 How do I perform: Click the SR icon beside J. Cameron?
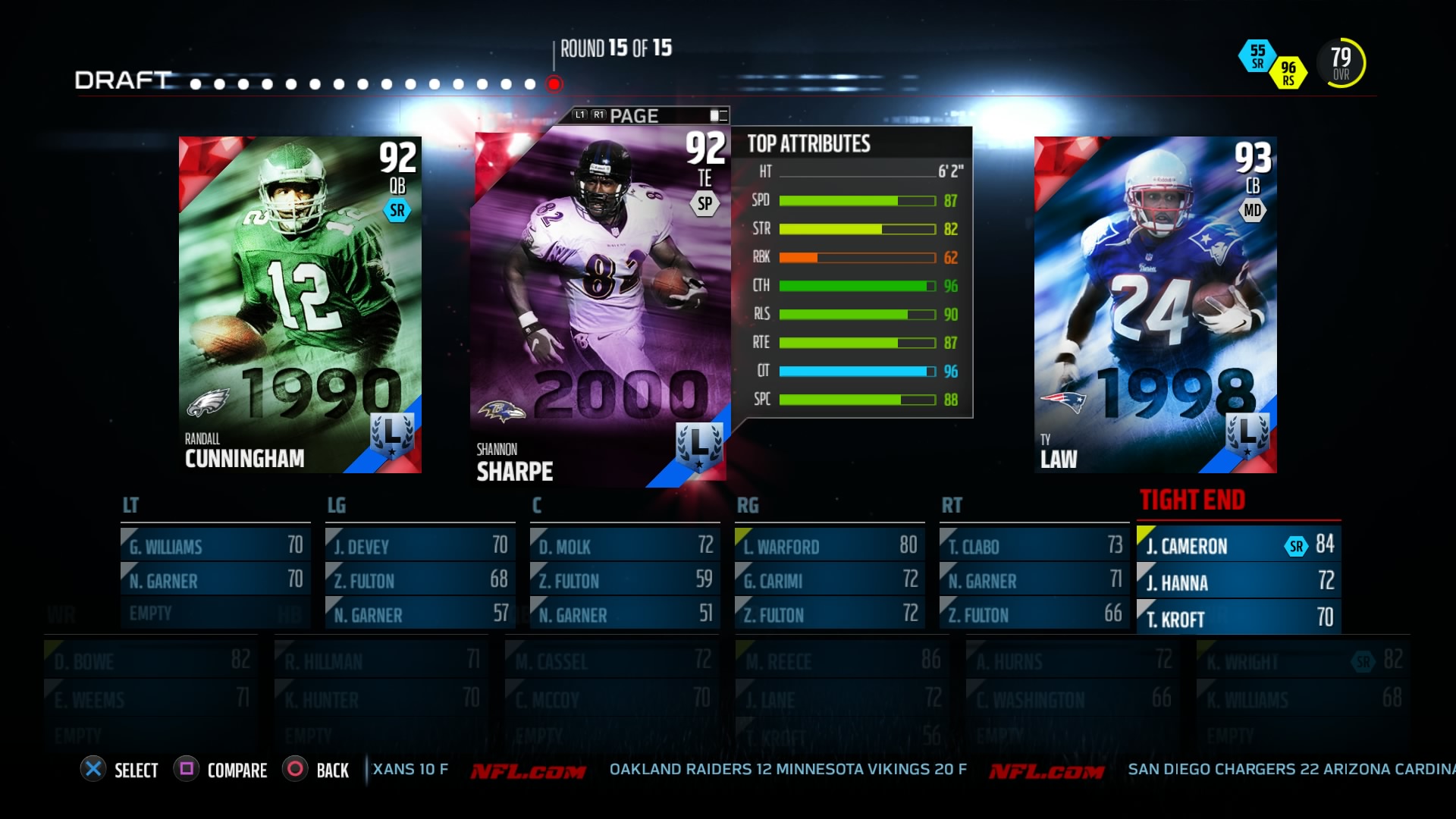tap(1297, 545)
